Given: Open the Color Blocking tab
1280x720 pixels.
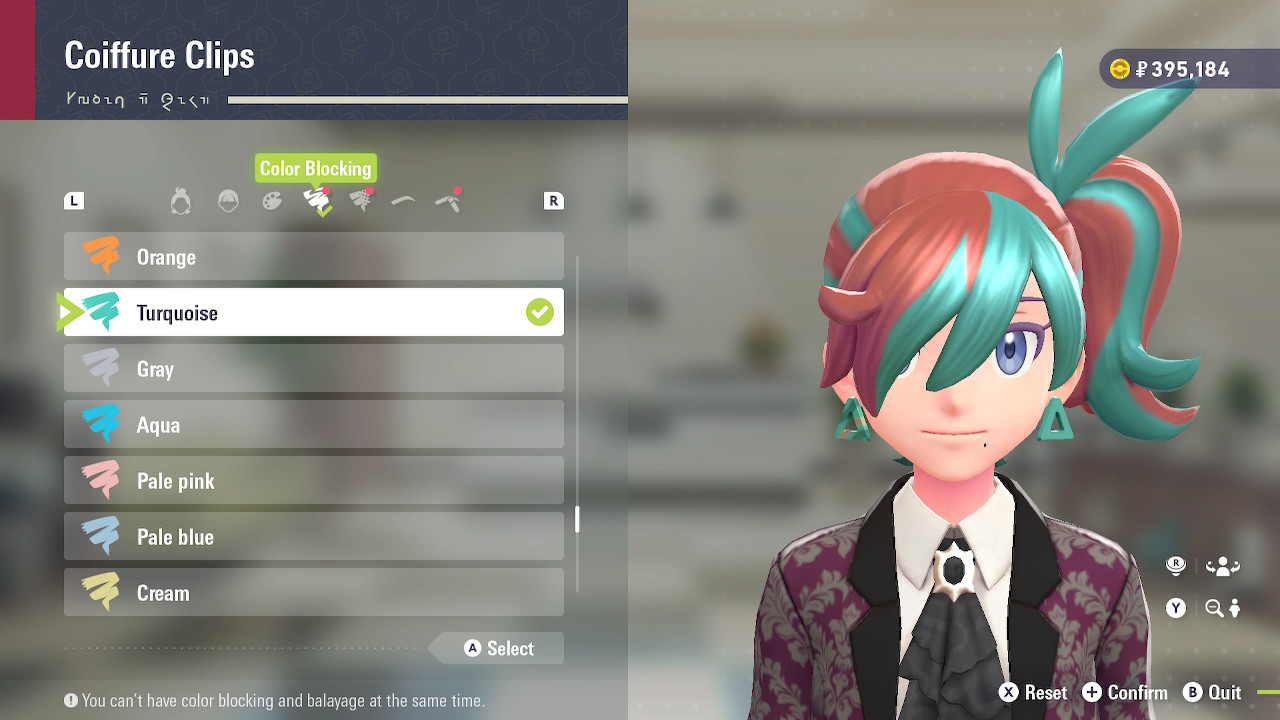Looking at the screenshot, I should pyautogui.click(x=317, y=202).
